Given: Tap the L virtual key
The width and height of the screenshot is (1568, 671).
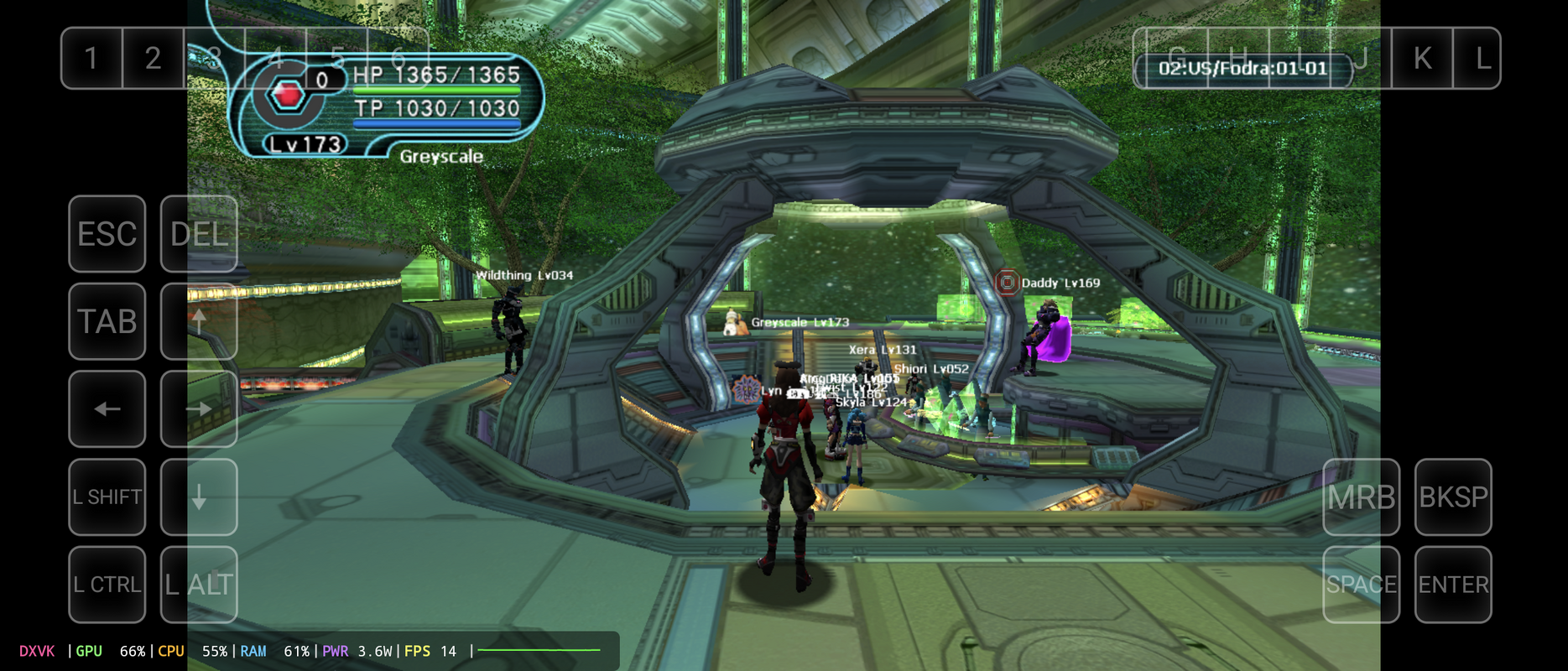Looking at the screenshot, I should [1483, 58].
